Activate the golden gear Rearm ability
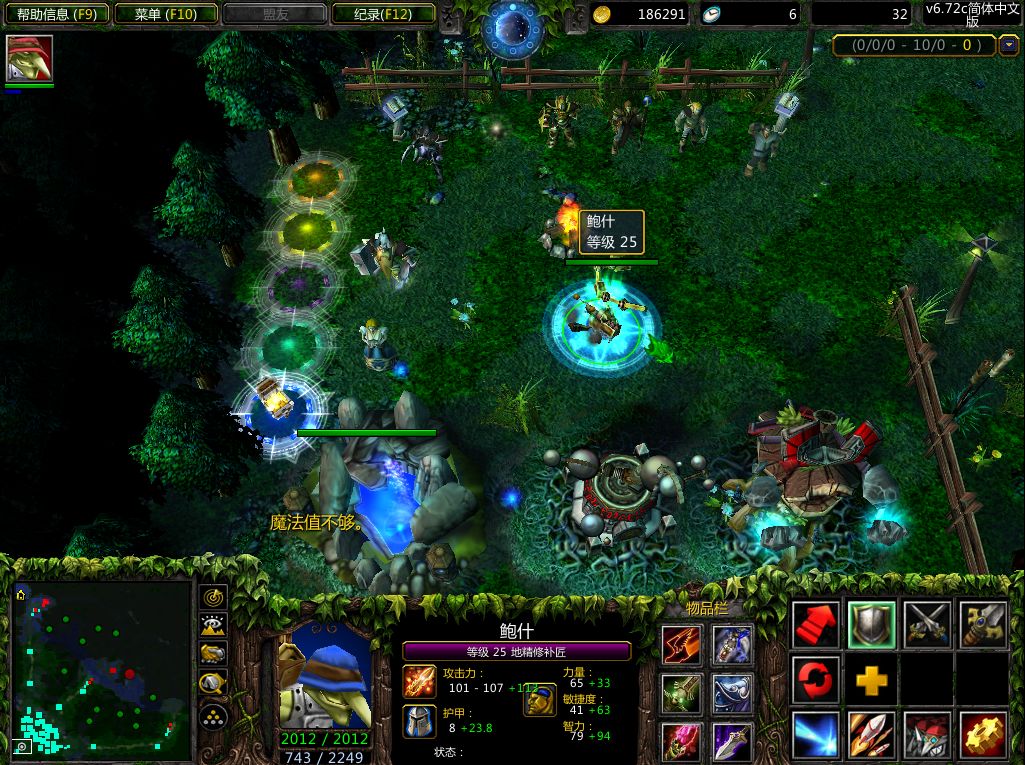Viewport: 1025px width, 765px height. (x=983, y=736)
